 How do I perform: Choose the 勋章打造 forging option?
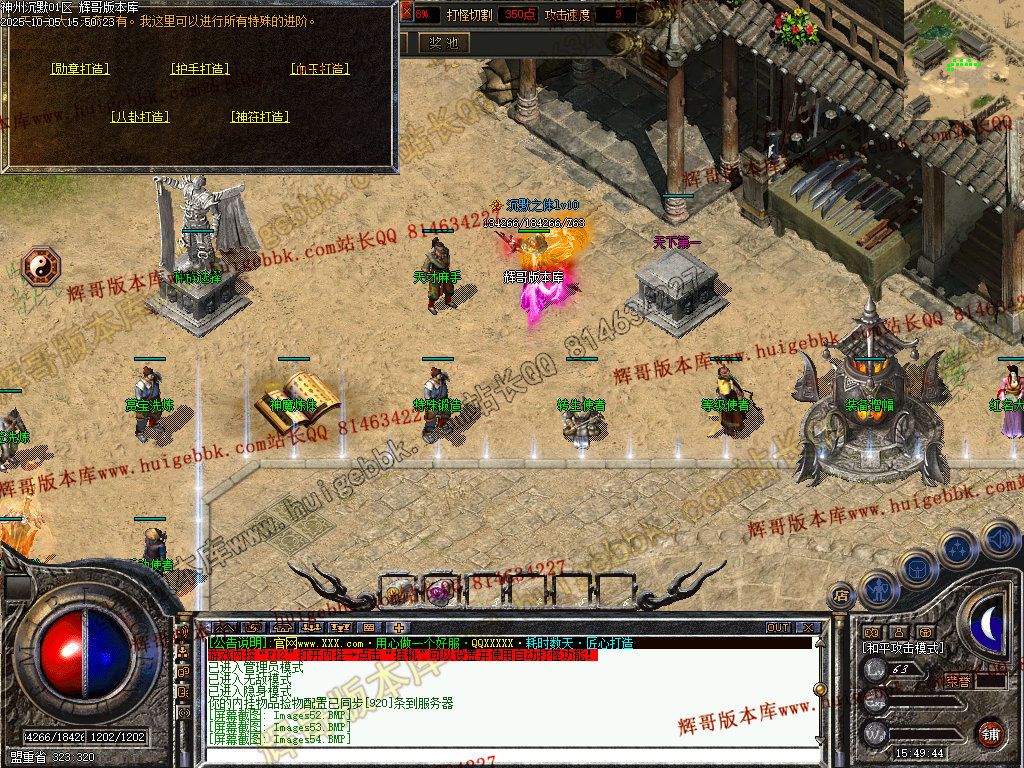[x=80, y=69]
